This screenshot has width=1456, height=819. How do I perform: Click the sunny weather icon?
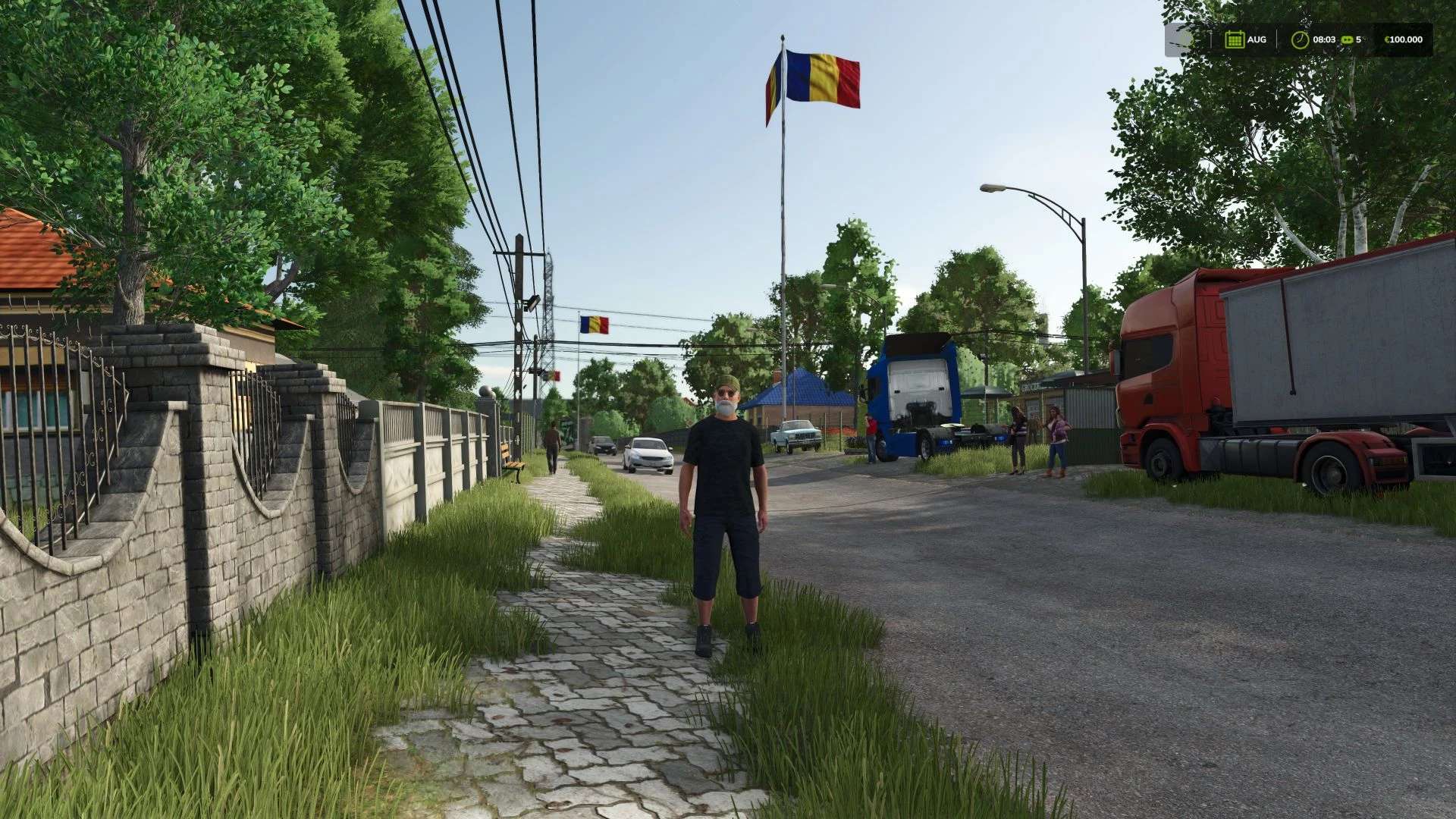1185,39
